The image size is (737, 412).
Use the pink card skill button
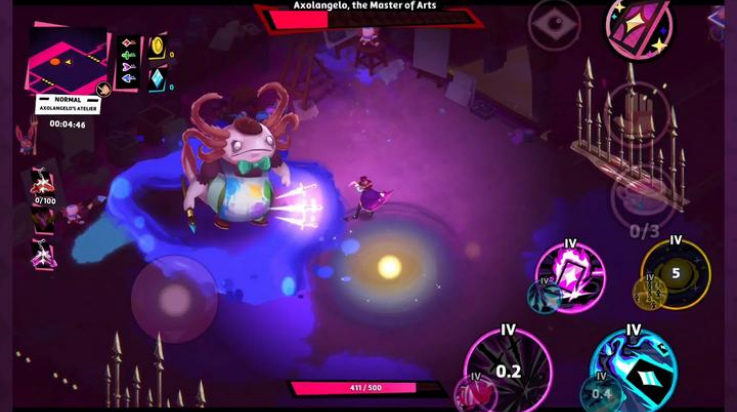pos(570,275)
